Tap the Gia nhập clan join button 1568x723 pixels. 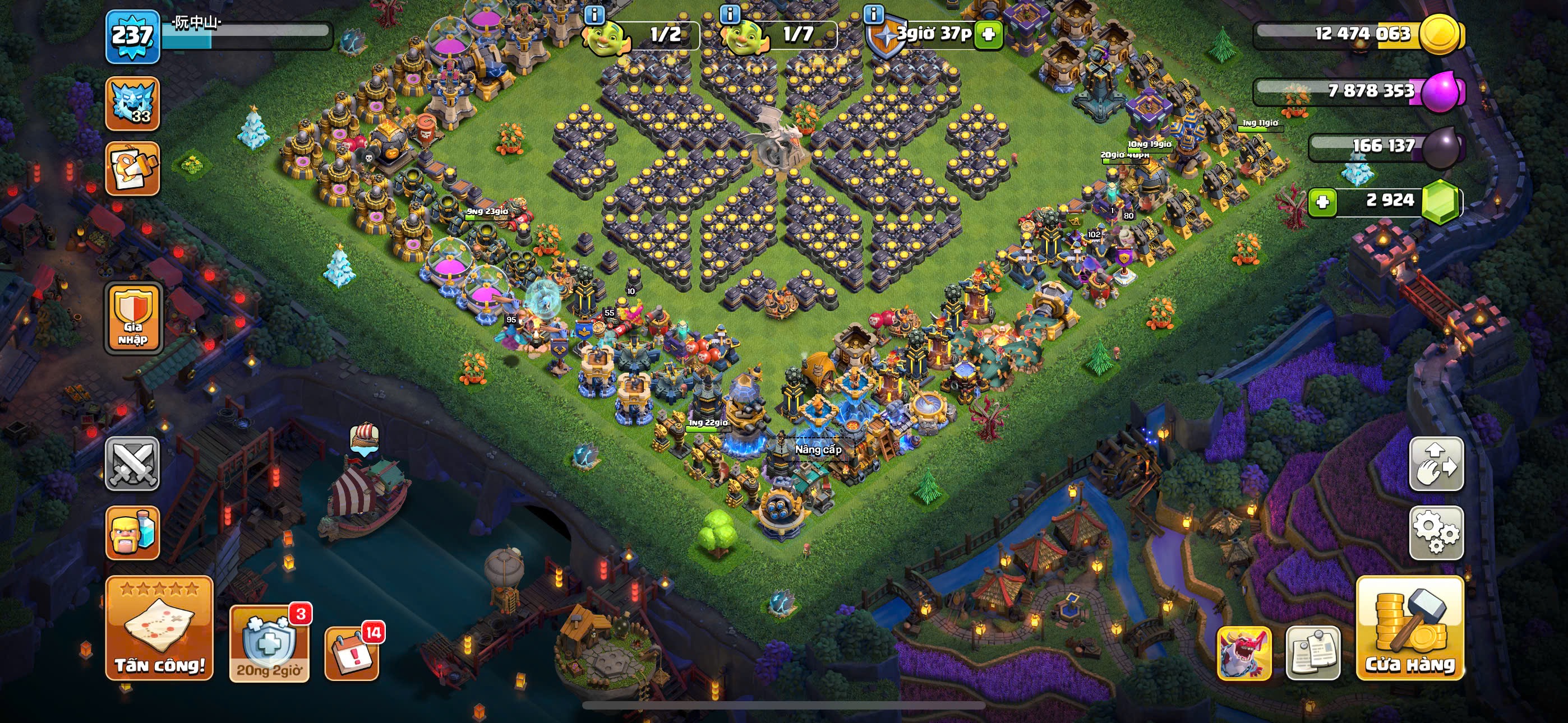[133, 318]
